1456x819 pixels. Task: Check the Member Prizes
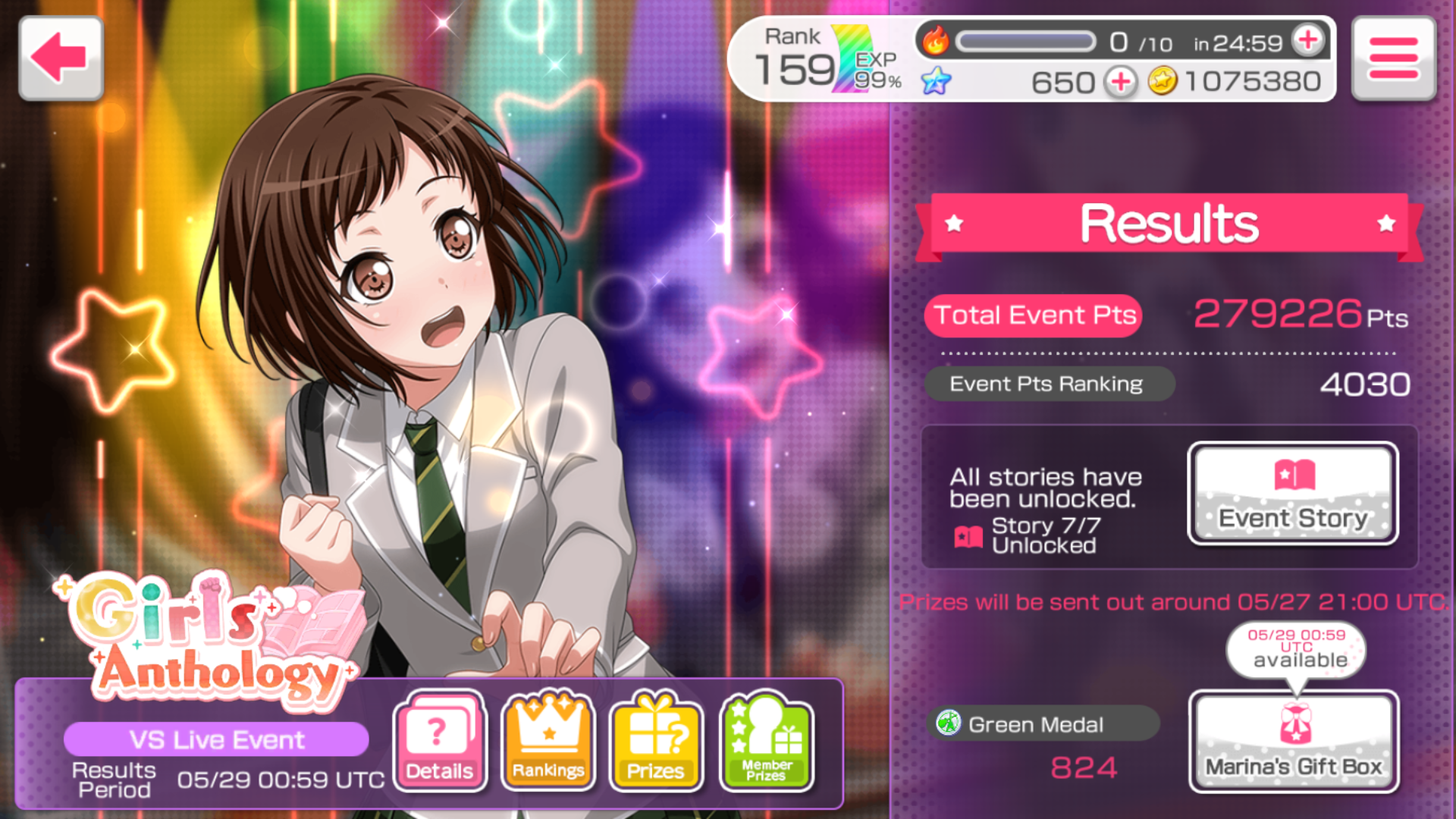[x=767, y=741]
